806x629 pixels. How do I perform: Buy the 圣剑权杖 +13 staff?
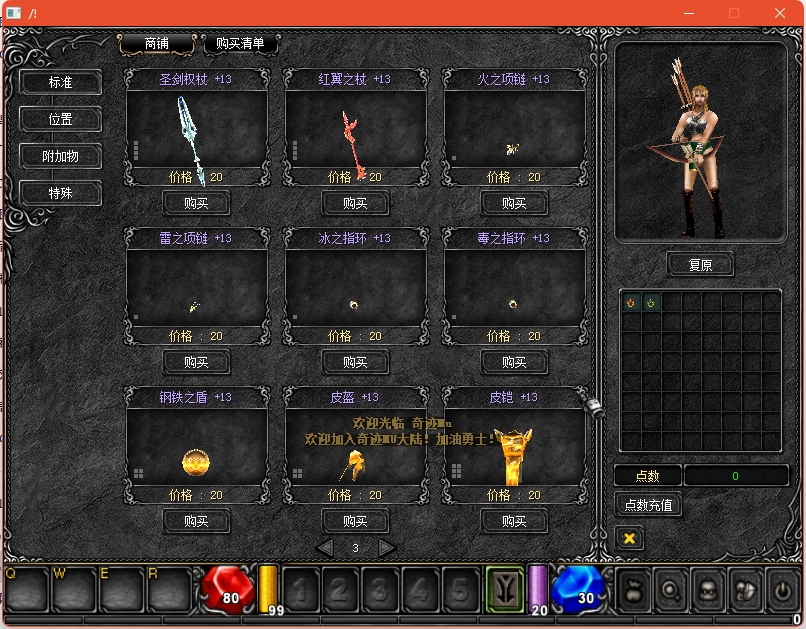(x=196, y=203)
